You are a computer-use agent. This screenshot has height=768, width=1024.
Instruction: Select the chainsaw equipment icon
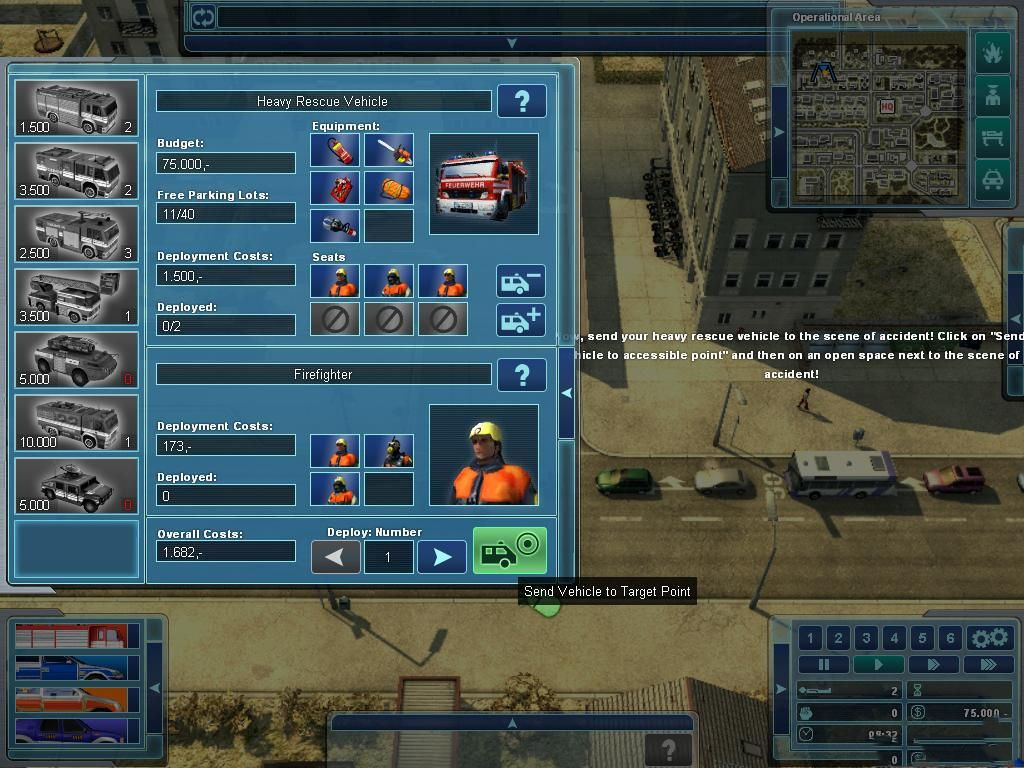pyautogui.click(x=389, y=150)
